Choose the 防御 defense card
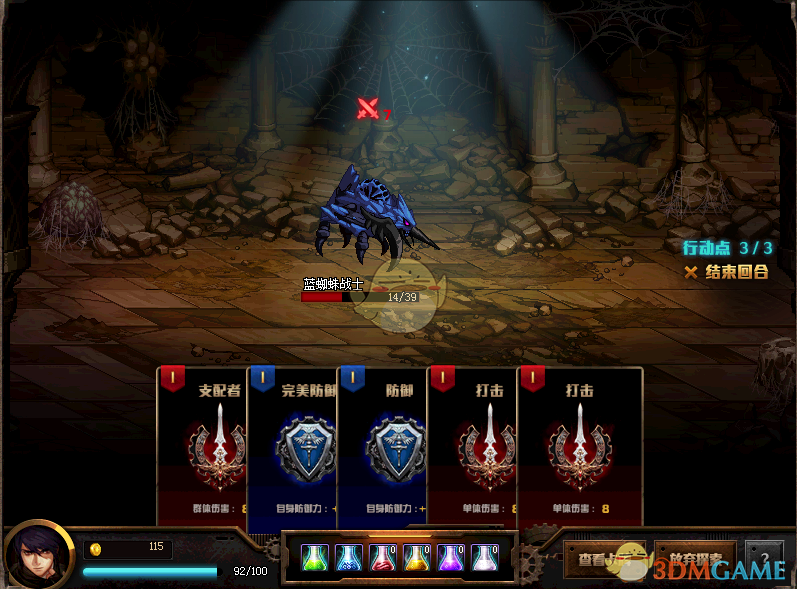797x589 pixels. (x=384, y=445)
